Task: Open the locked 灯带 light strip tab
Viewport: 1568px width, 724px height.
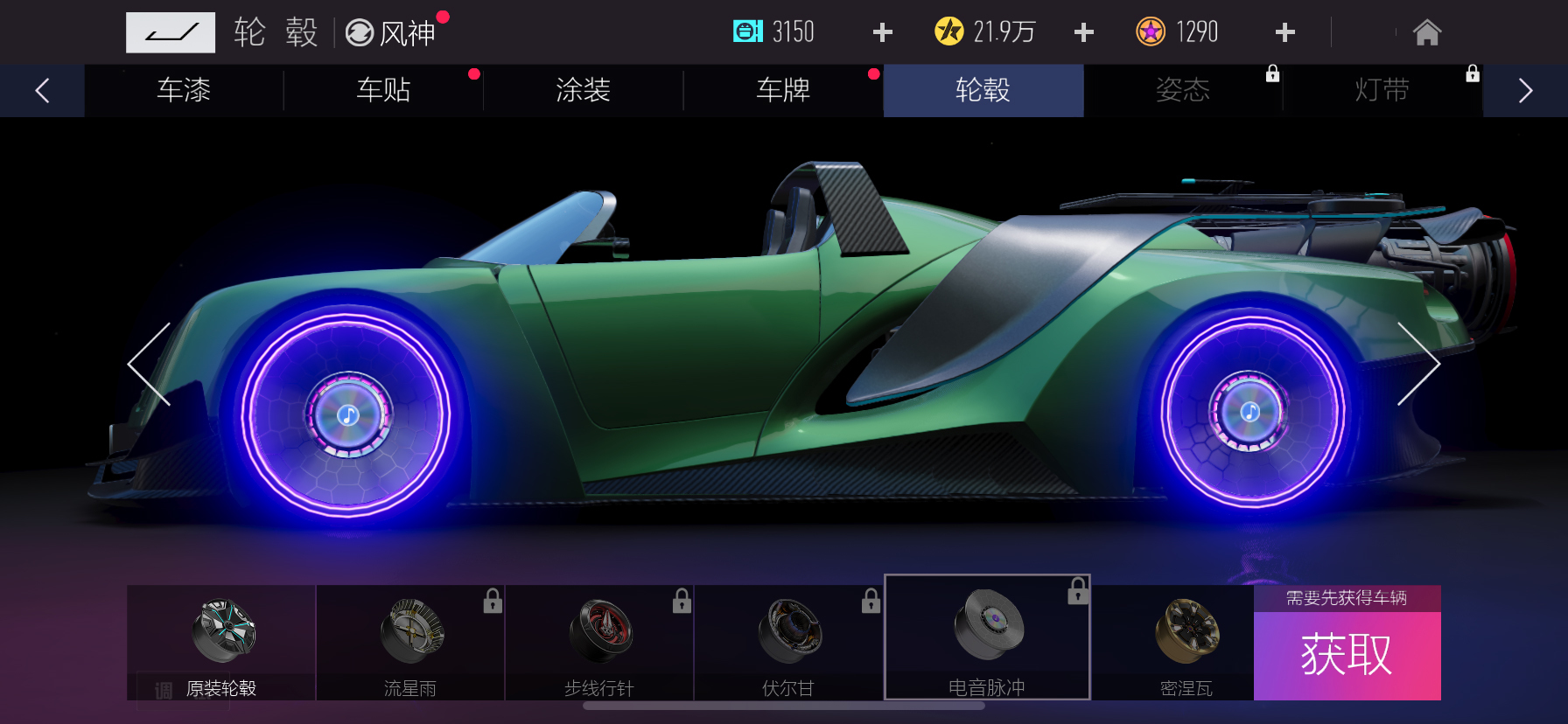Action: [1382, 90]
